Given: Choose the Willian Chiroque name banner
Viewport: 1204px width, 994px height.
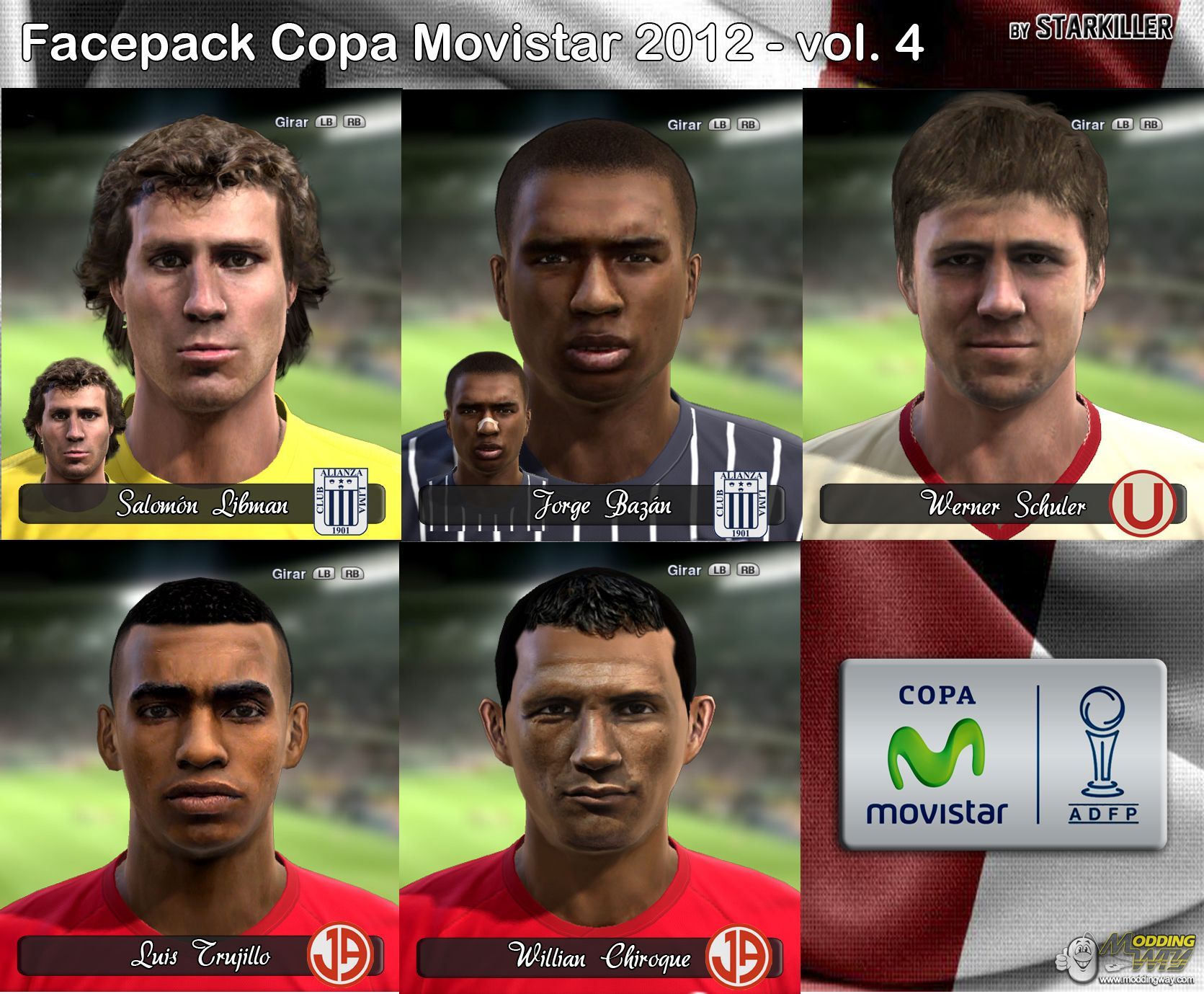Looking at the screenshot, I should [599, 957].
